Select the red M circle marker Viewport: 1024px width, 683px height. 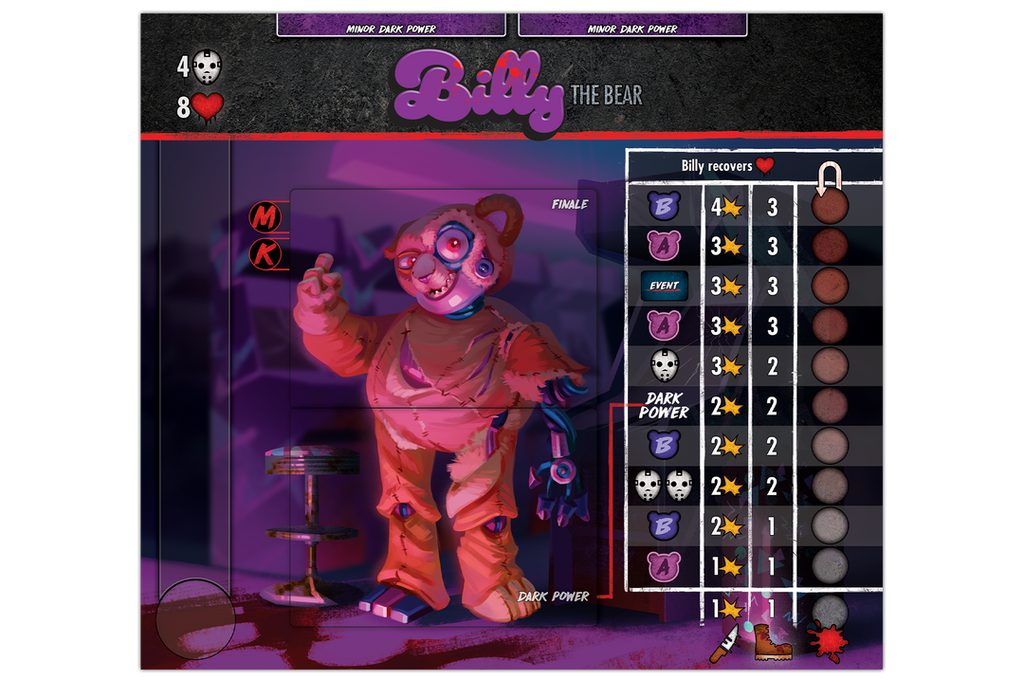tap(266, 217)
